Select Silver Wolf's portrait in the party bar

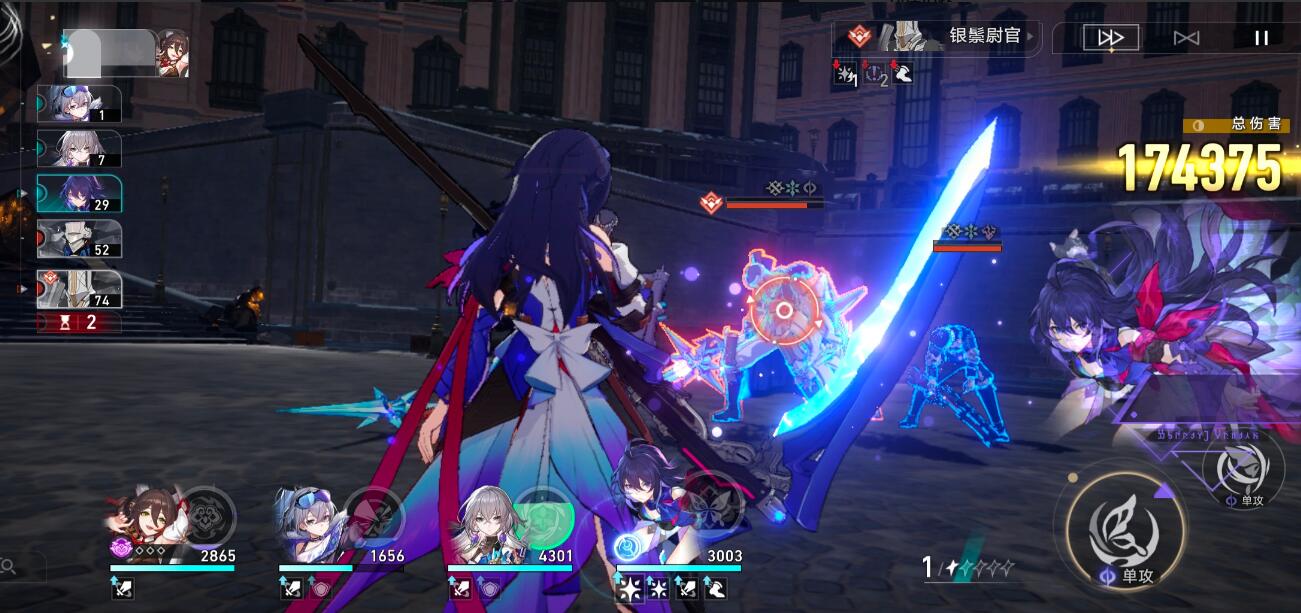click(310, 522)
